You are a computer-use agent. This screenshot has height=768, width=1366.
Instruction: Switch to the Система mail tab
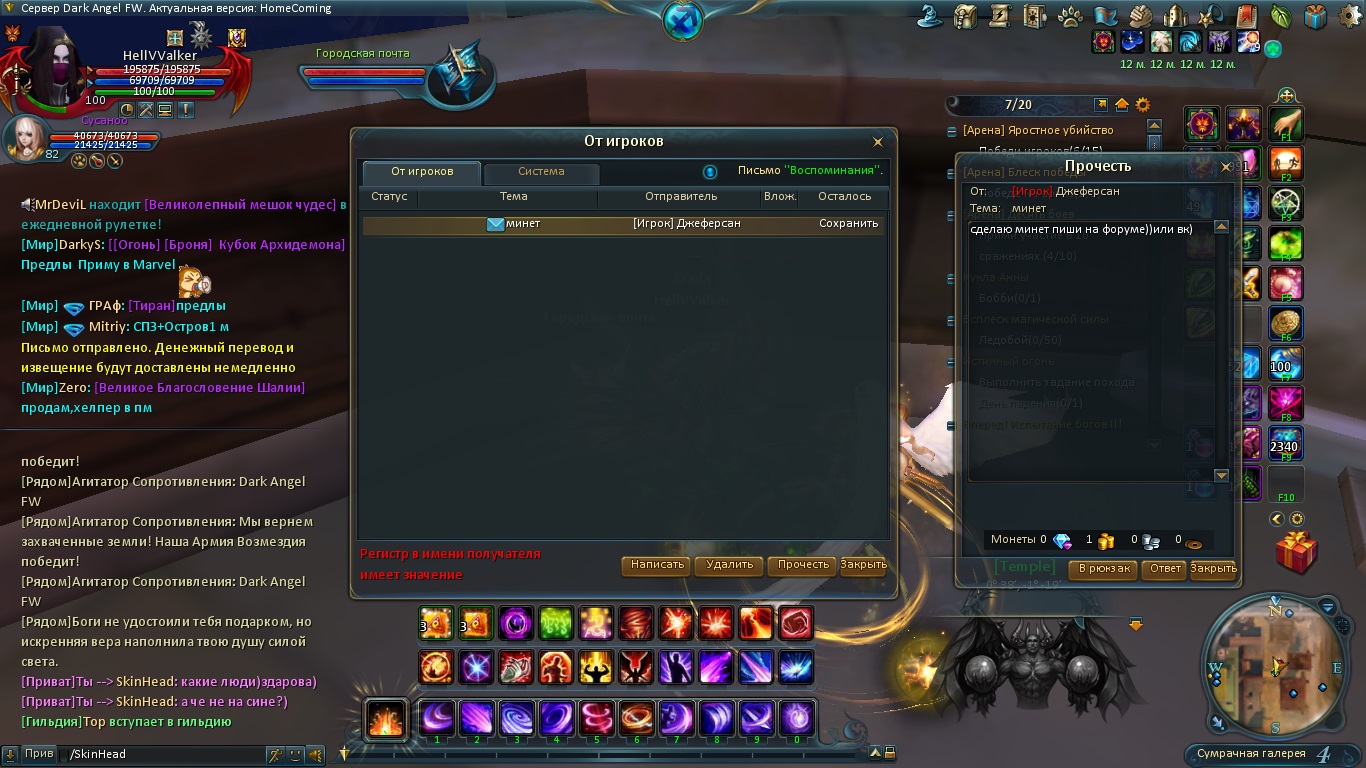(x=541, y=172)
